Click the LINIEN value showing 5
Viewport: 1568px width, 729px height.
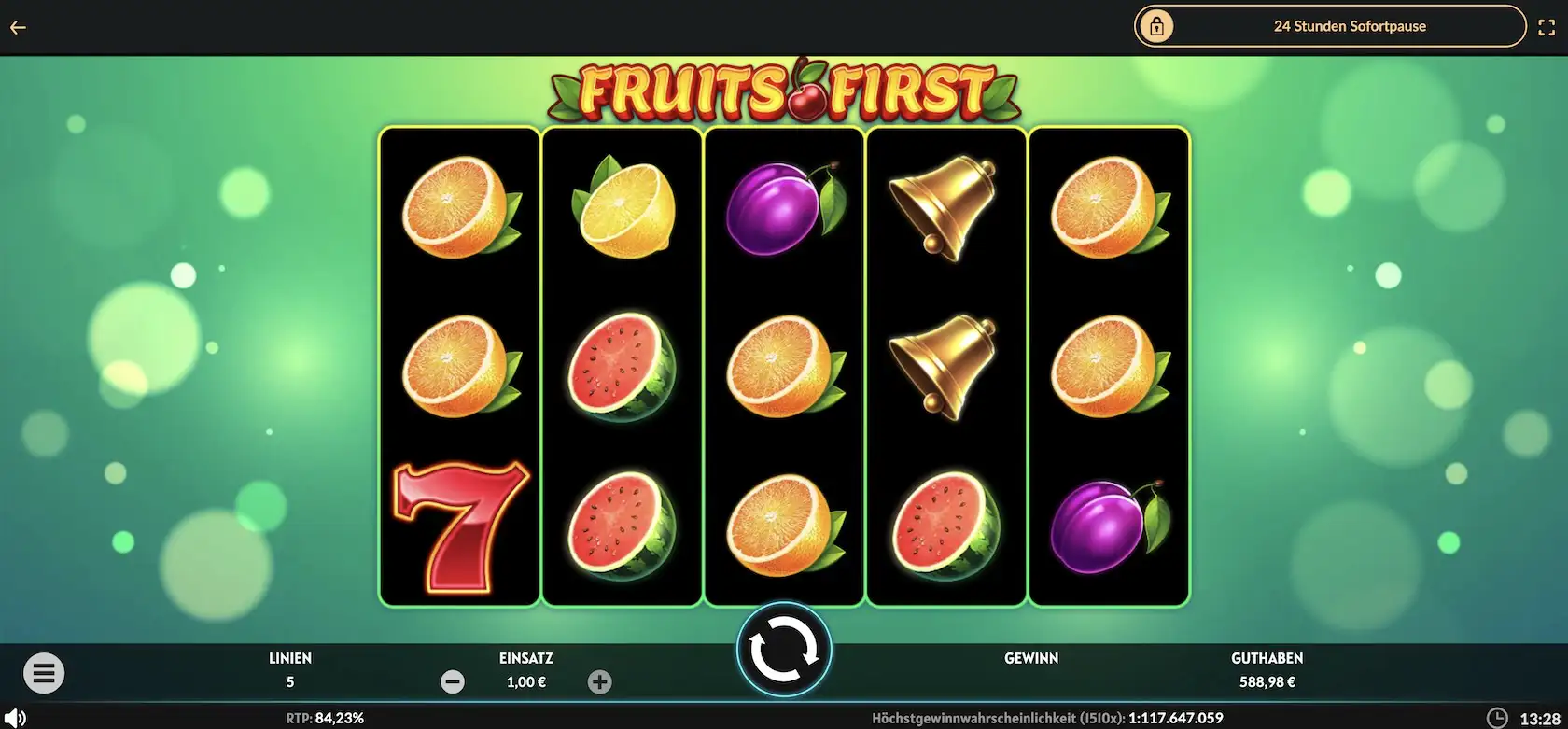[x=290, y=681]
